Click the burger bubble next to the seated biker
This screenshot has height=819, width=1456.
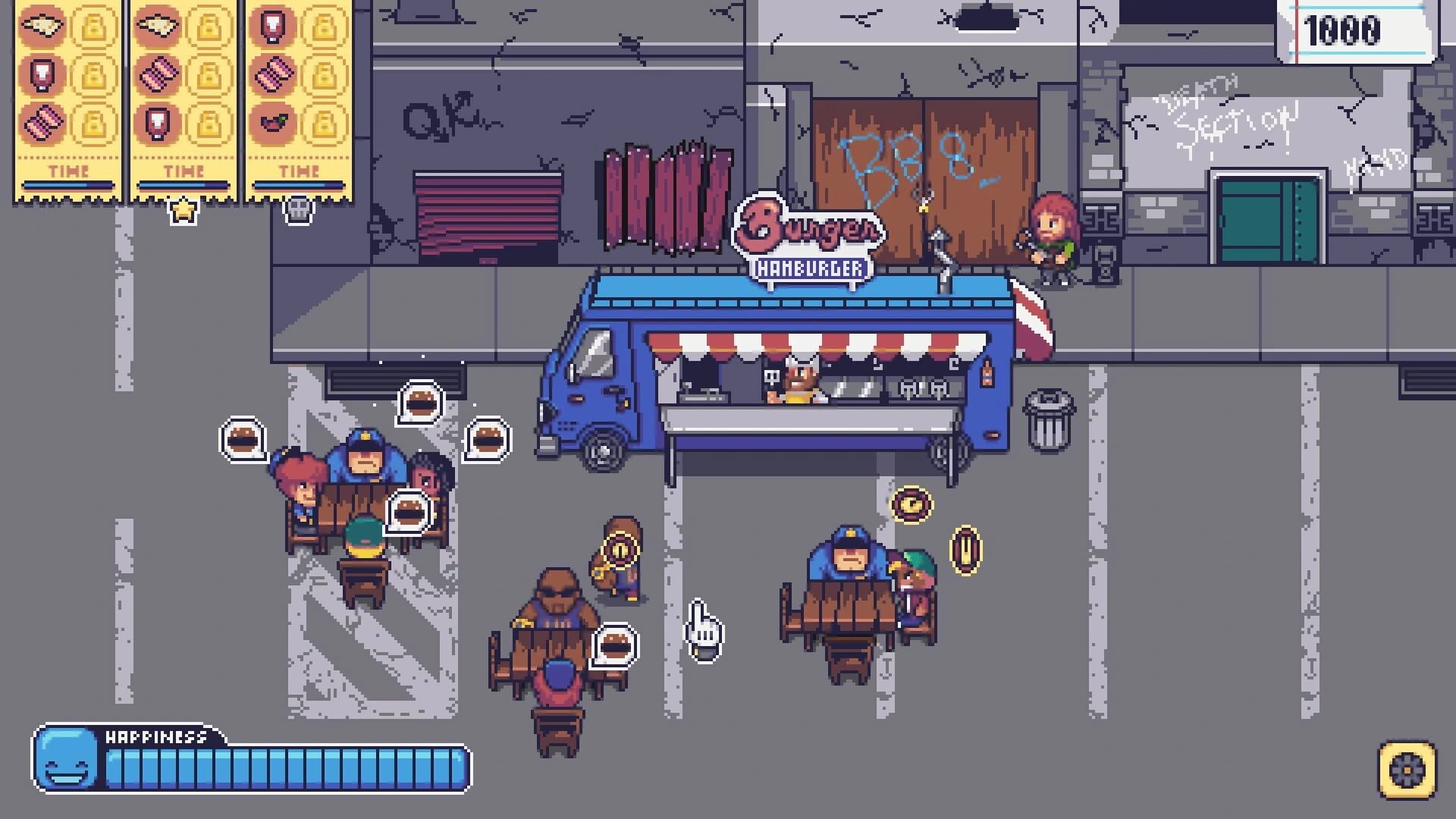click(614, 645)
